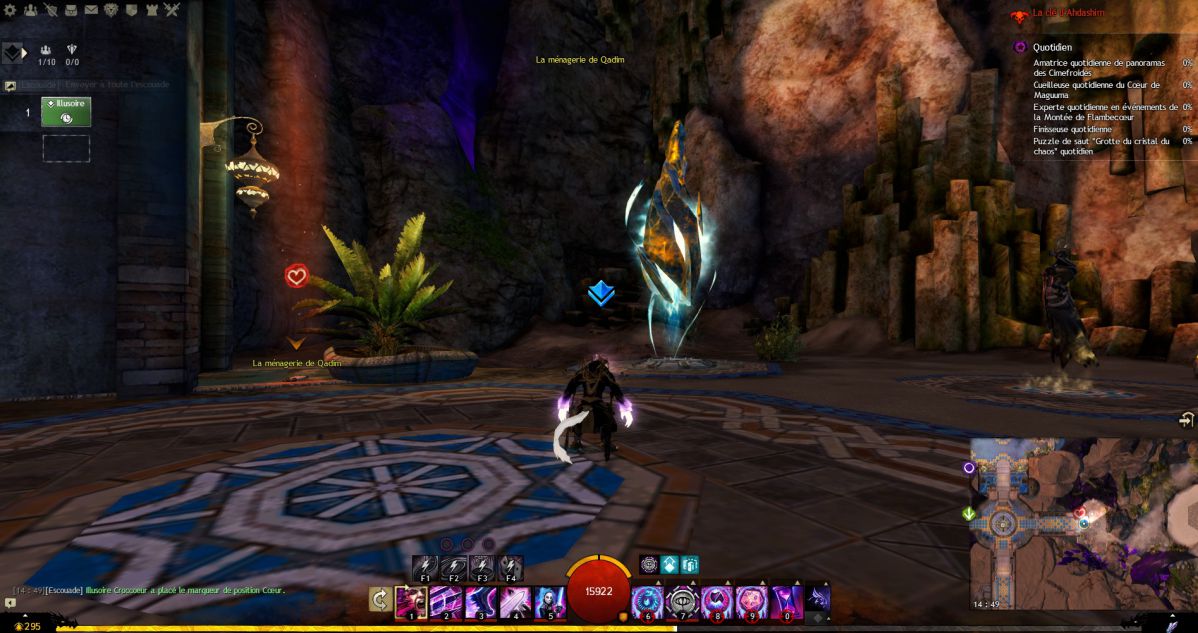The image size is (1198, 633).
Task: Trigger the elite hourglass skill in slot 0
Action: [x=785, y=601]
